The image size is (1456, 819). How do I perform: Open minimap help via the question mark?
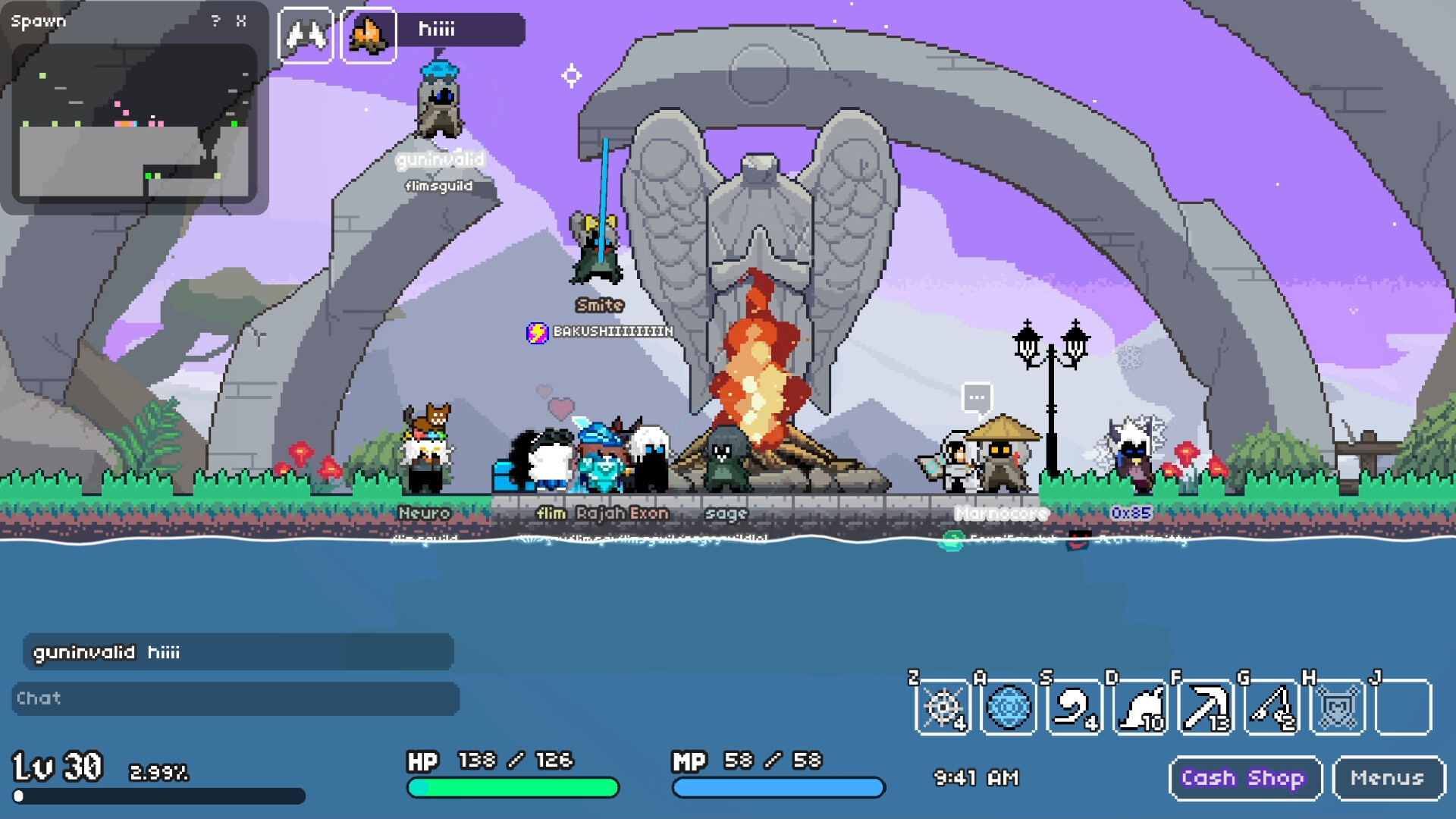pos(215,20)
